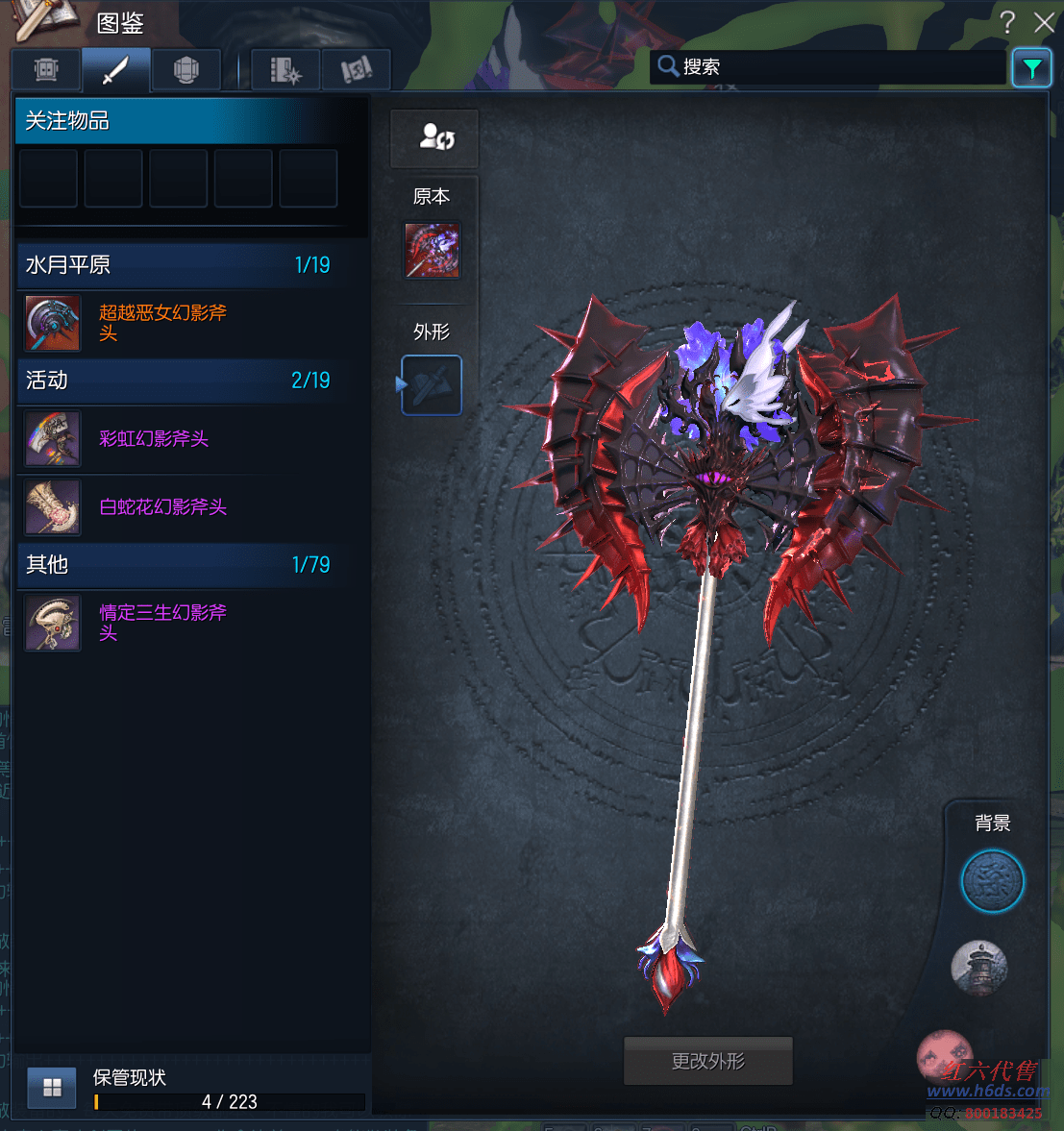The image size is (1064, 1131).
Task: Collapse the 水月平原 category header
Action: pos(178,265)
